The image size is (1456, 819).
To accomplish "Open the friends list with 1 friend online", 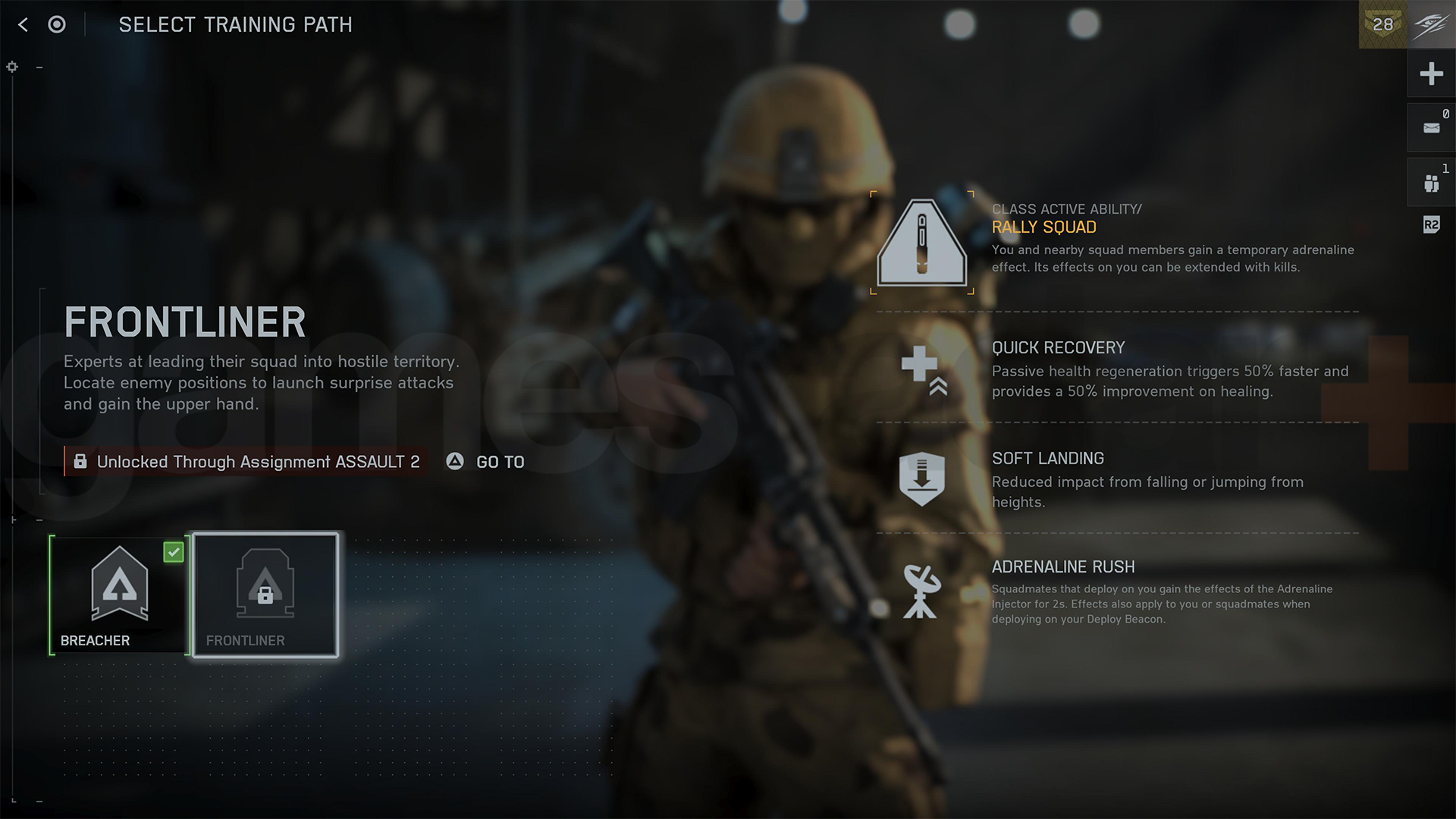I will pyautogui.click(x=1431, y=182).
